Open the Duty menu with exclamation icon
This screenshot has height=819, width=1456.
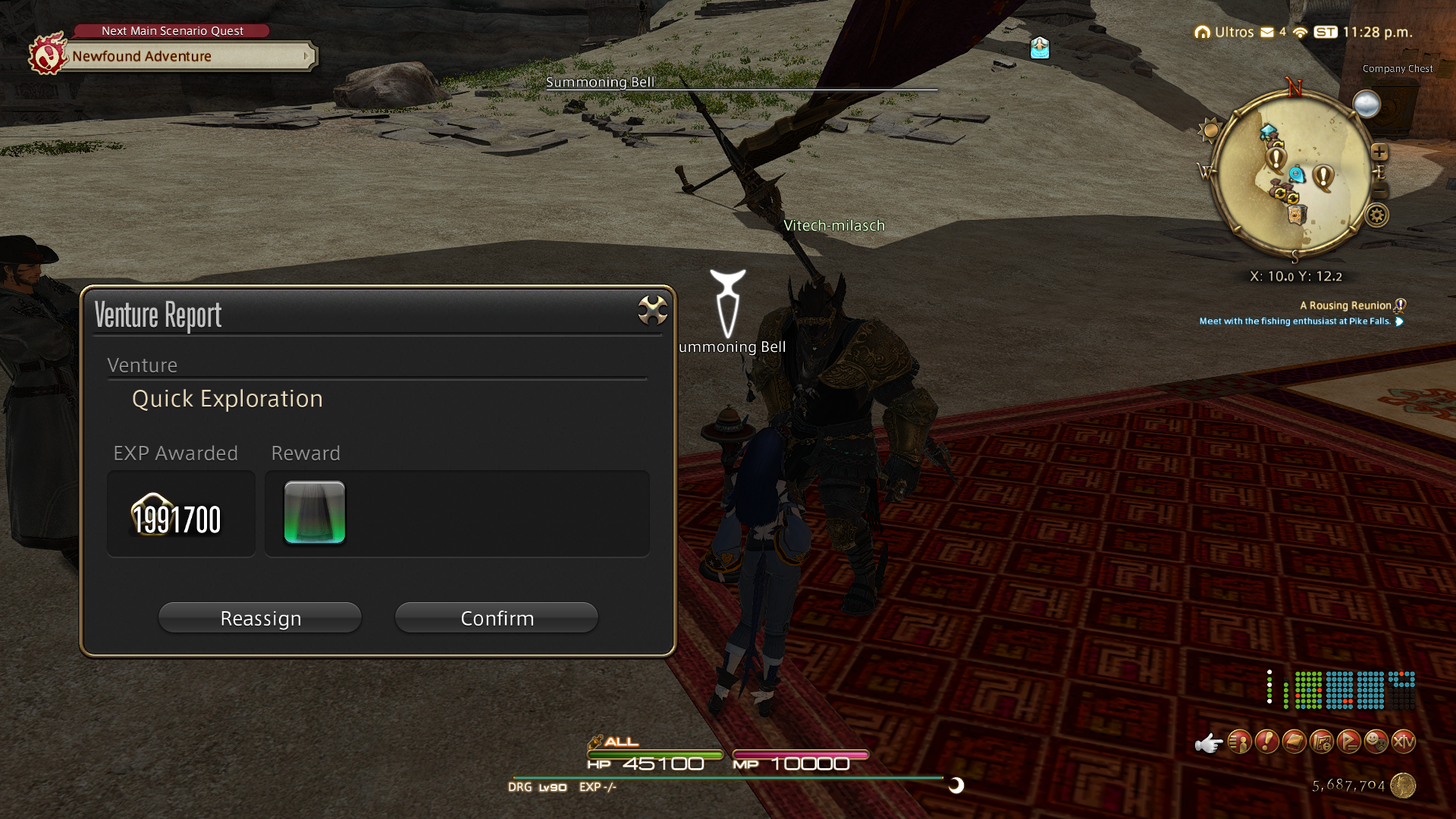1267,742
